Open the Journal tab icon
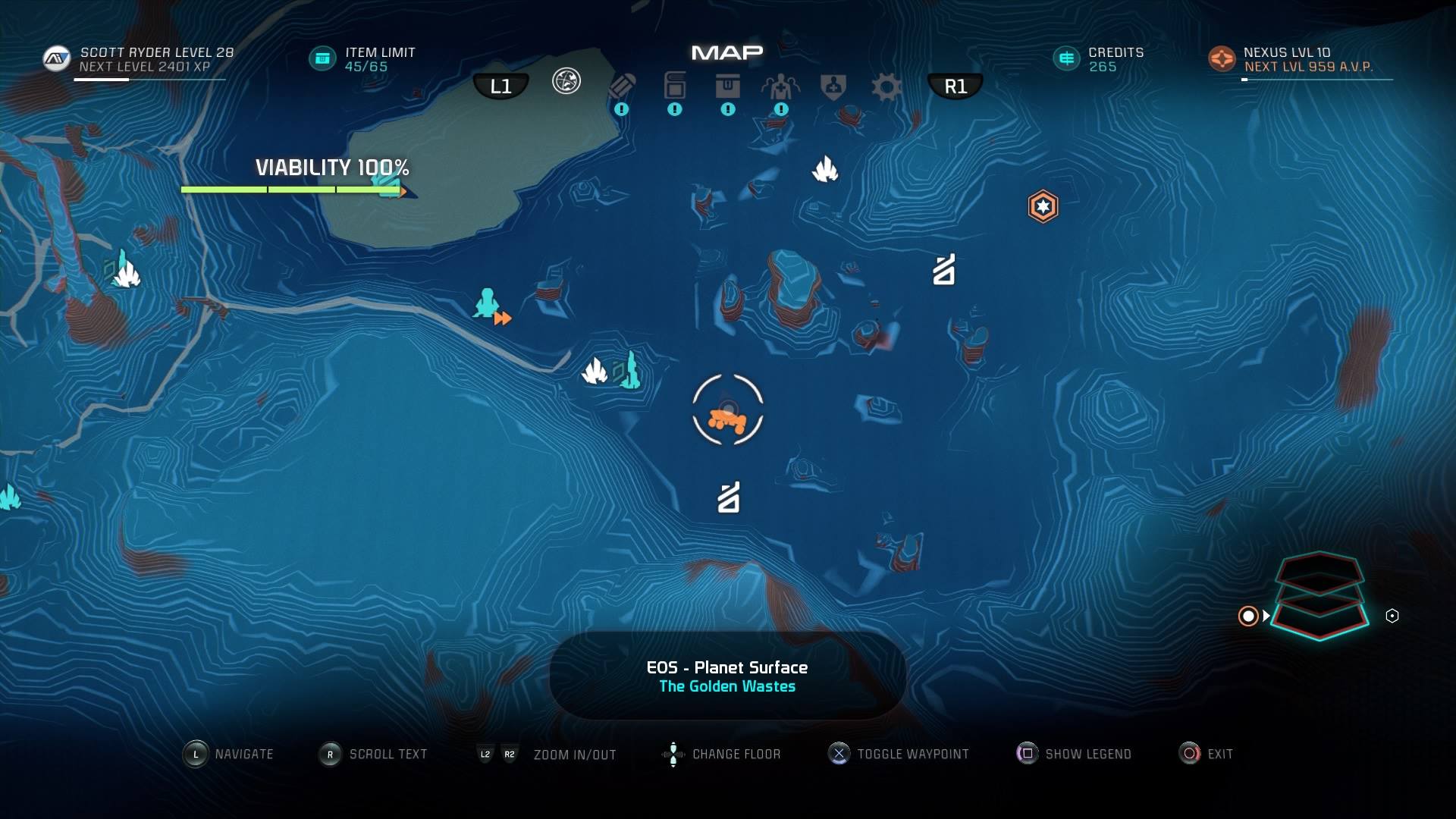The width and height of the screenshot is (1456, 819). point(622,86)
